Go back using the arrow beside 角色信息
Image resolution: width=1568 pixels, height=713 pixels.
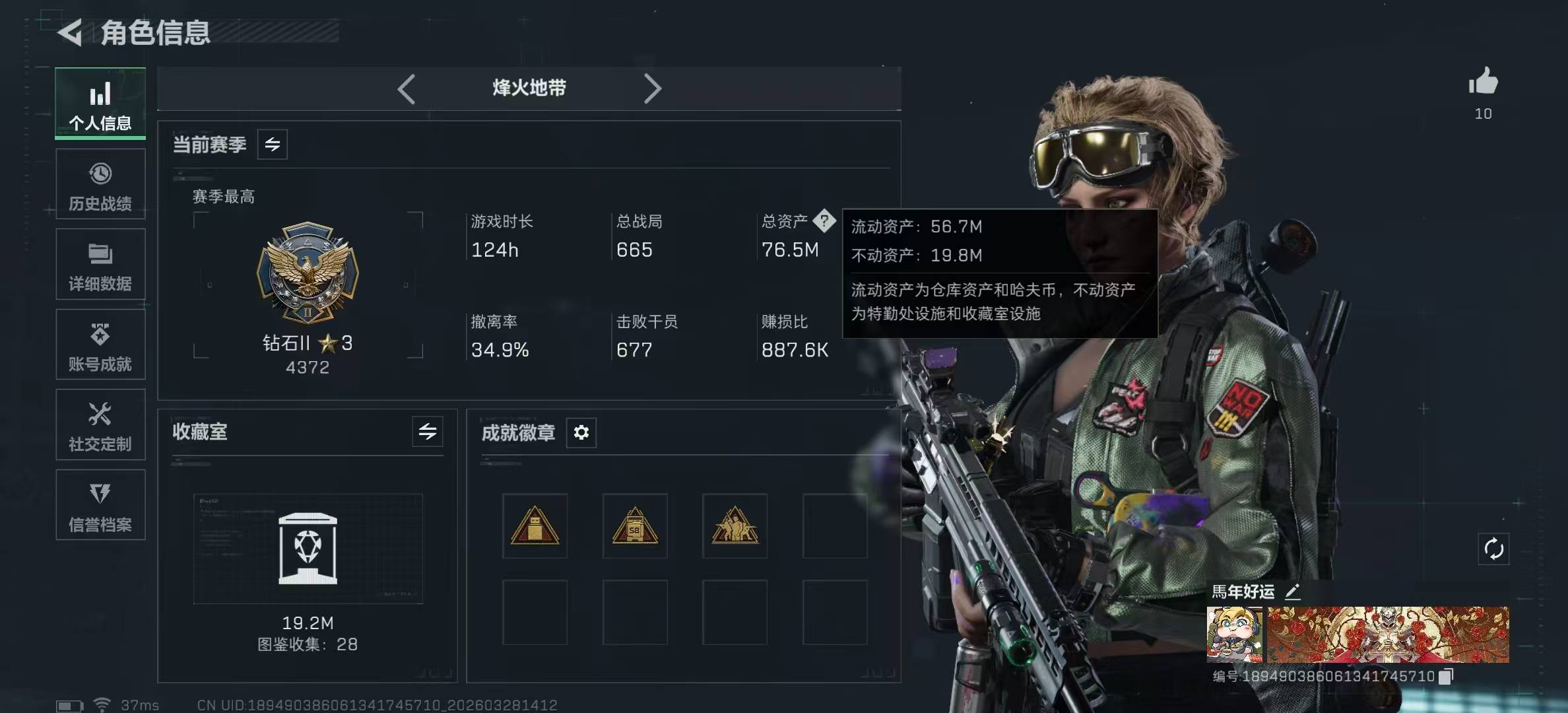click(x=70, y=32)
